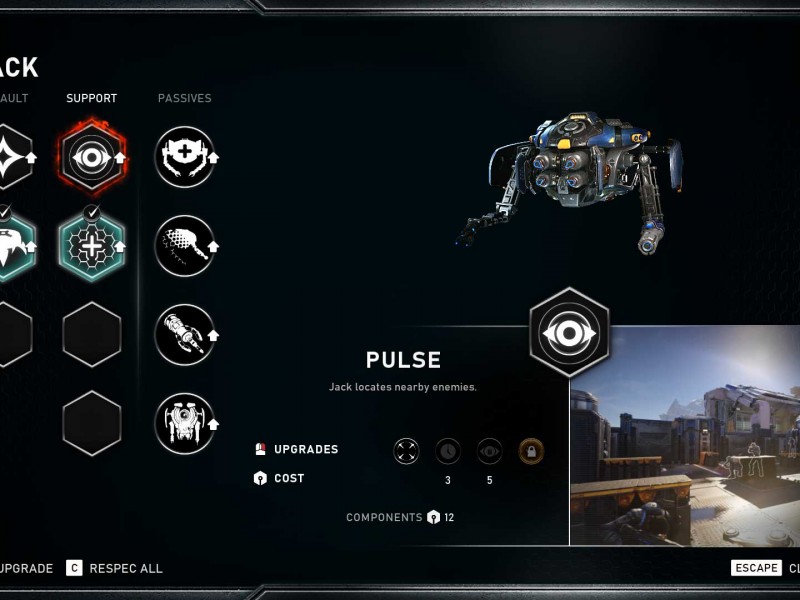Viewport: 800px width, 600px height.
Task: Click the Respec All option
Action: (x=115, y=568)
